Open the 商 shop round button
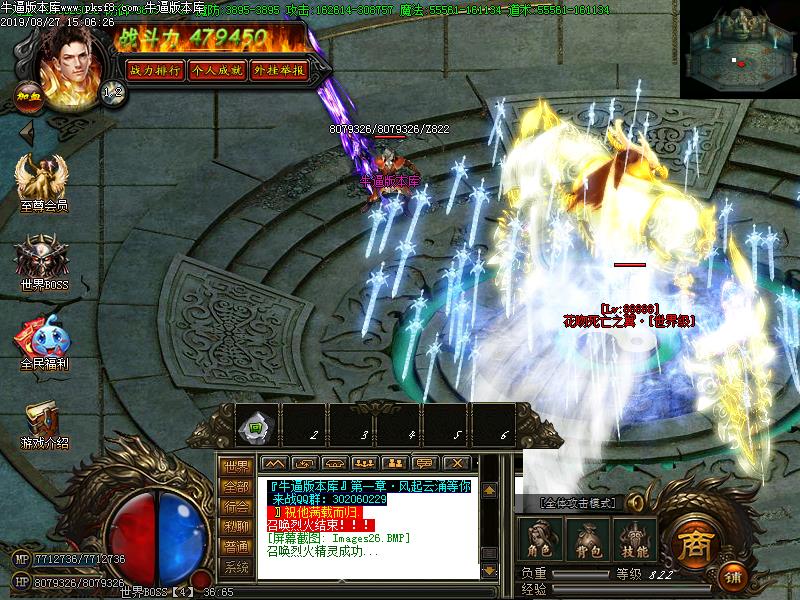This screenshot has width=800, height=600. [x=692, y=544]
